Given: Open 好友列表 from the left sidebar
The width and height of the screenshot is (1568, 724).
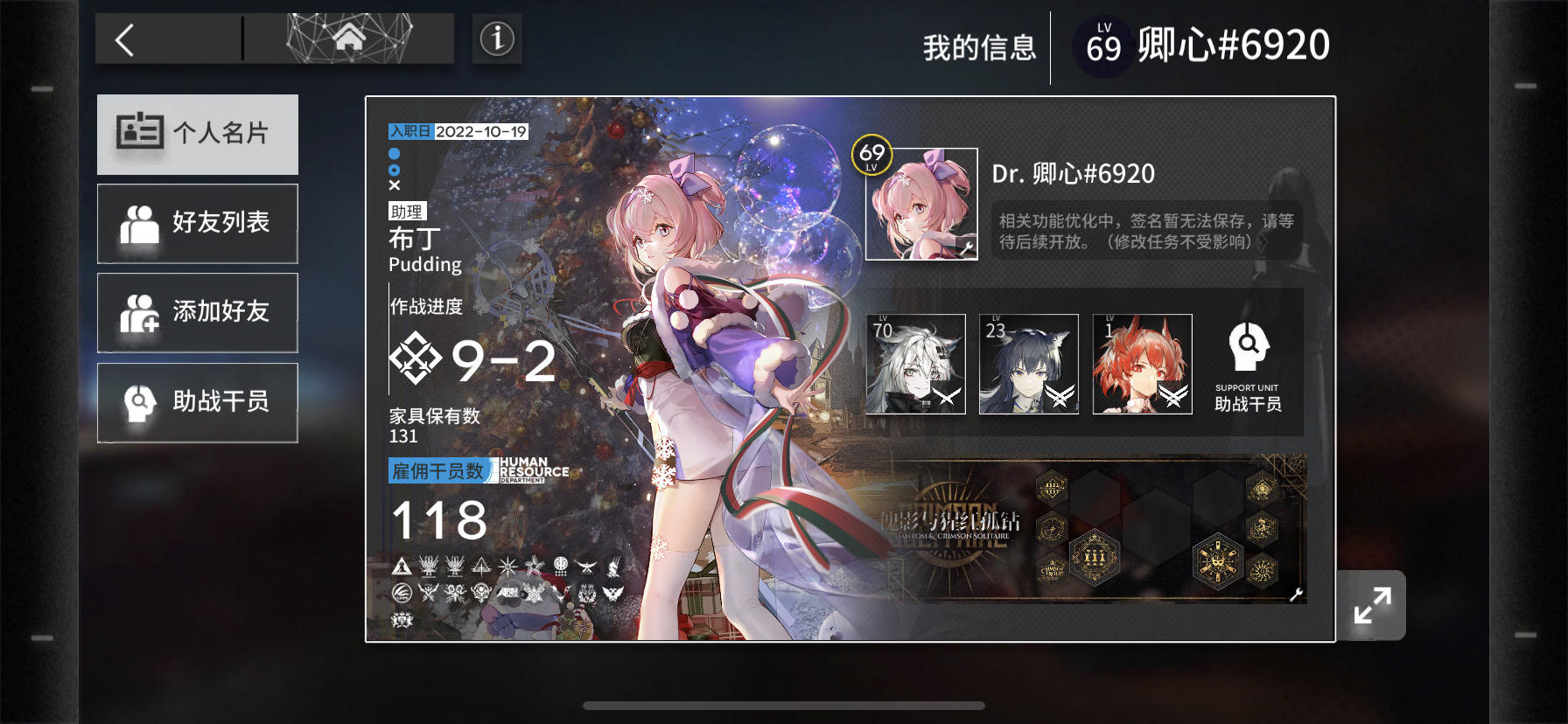Looking at the screenshot, I should (x=198, y=224).
